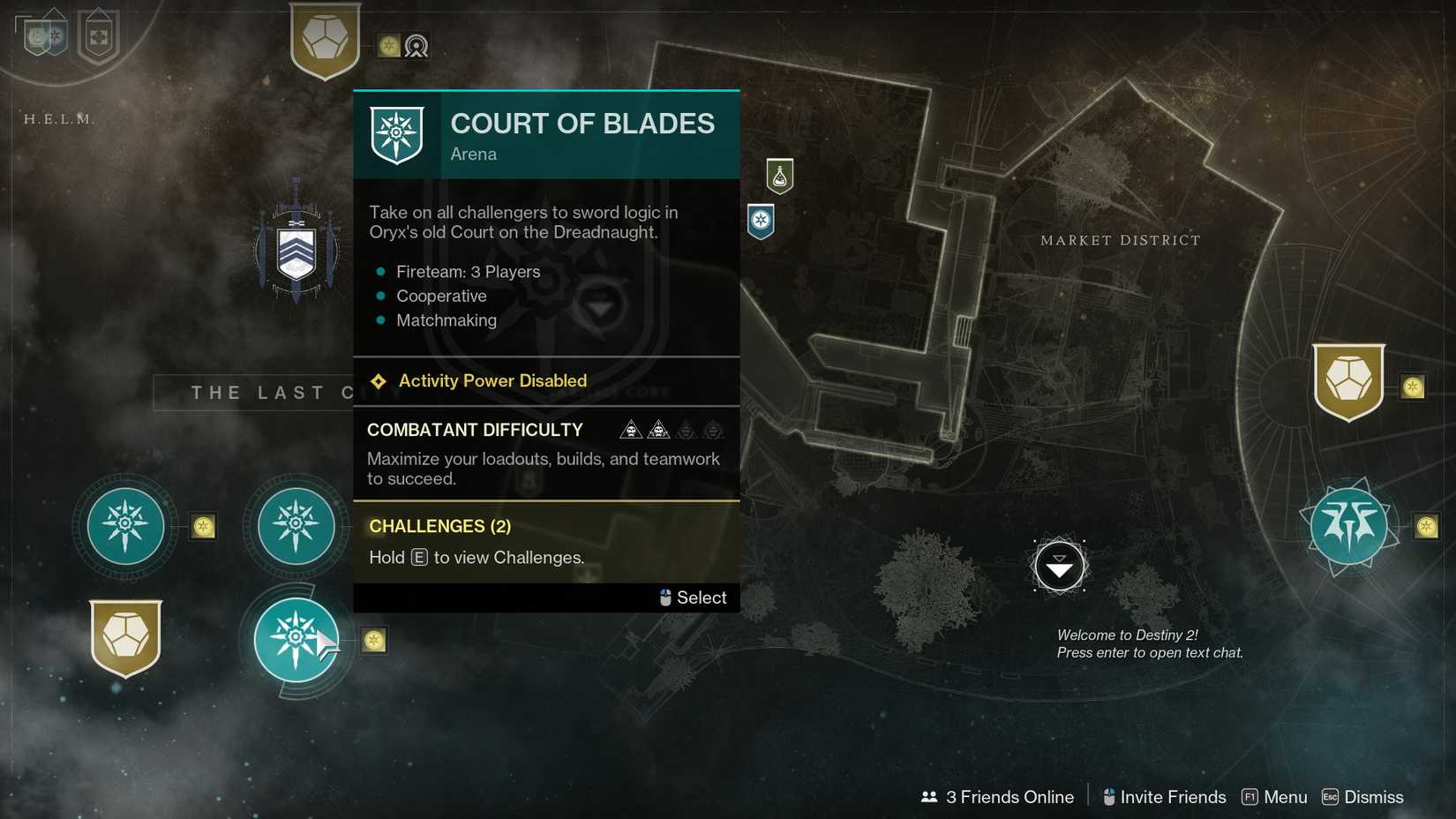Click the combatant difficulty skull indicators
Image resolution: width=1456 pixels, height=819 pixels.
tap(672, 430)
